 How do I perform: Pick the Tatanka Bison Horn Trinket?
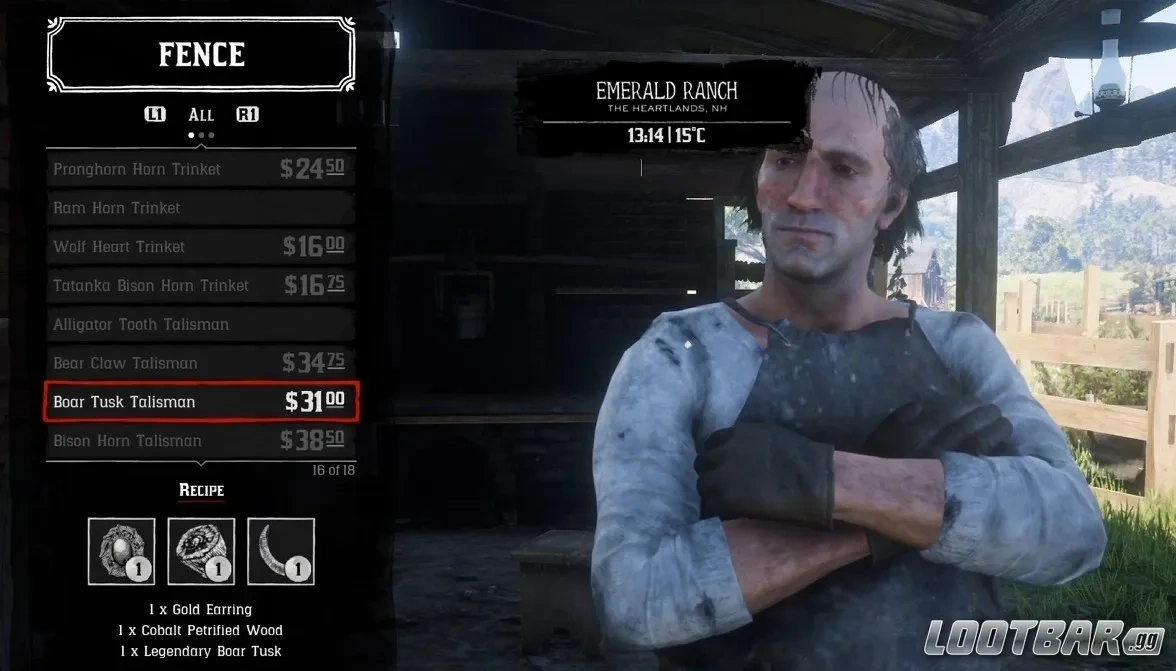coord(200,286)
